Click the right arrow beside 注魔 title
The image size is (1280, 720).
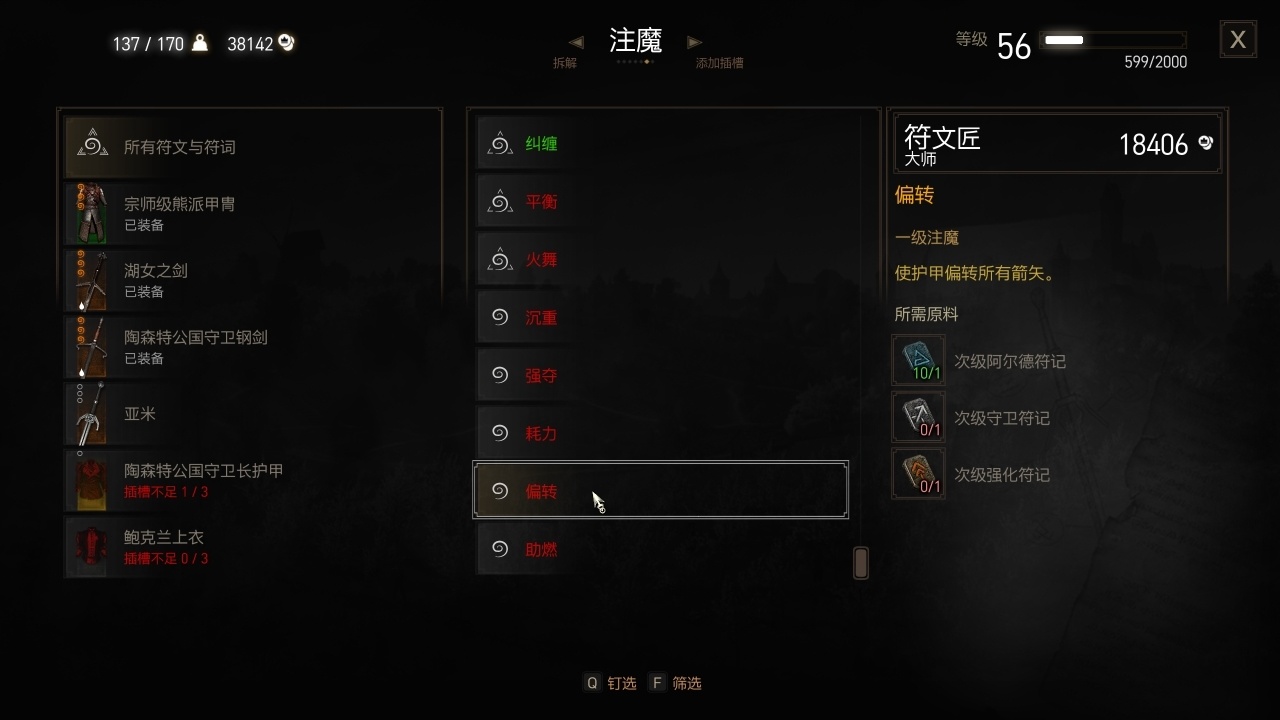coord(695,42)
